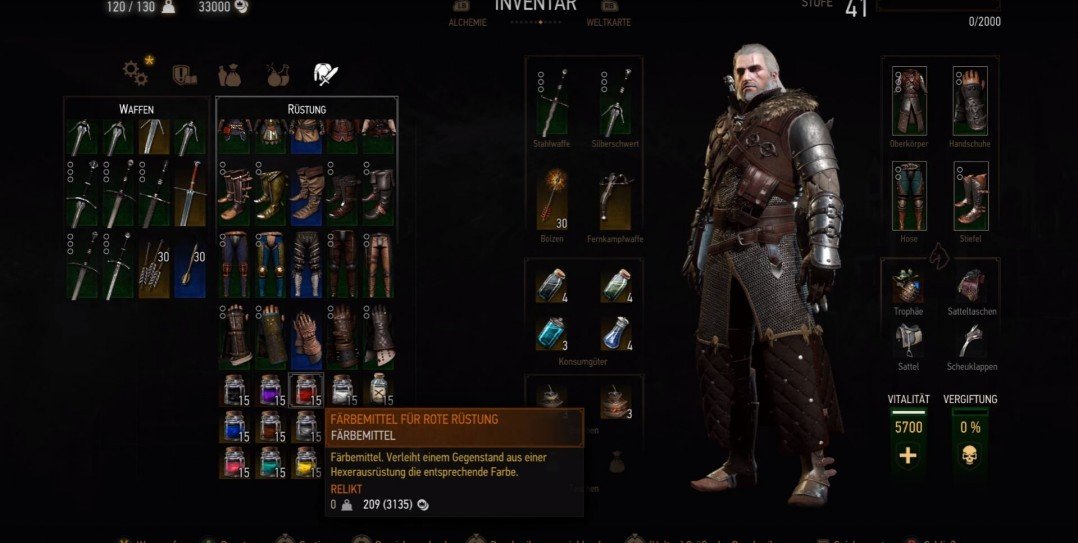Select the equipped Hose trousers slot
The height and width of the screenshot is (543, 1078).
pos(909,196)
